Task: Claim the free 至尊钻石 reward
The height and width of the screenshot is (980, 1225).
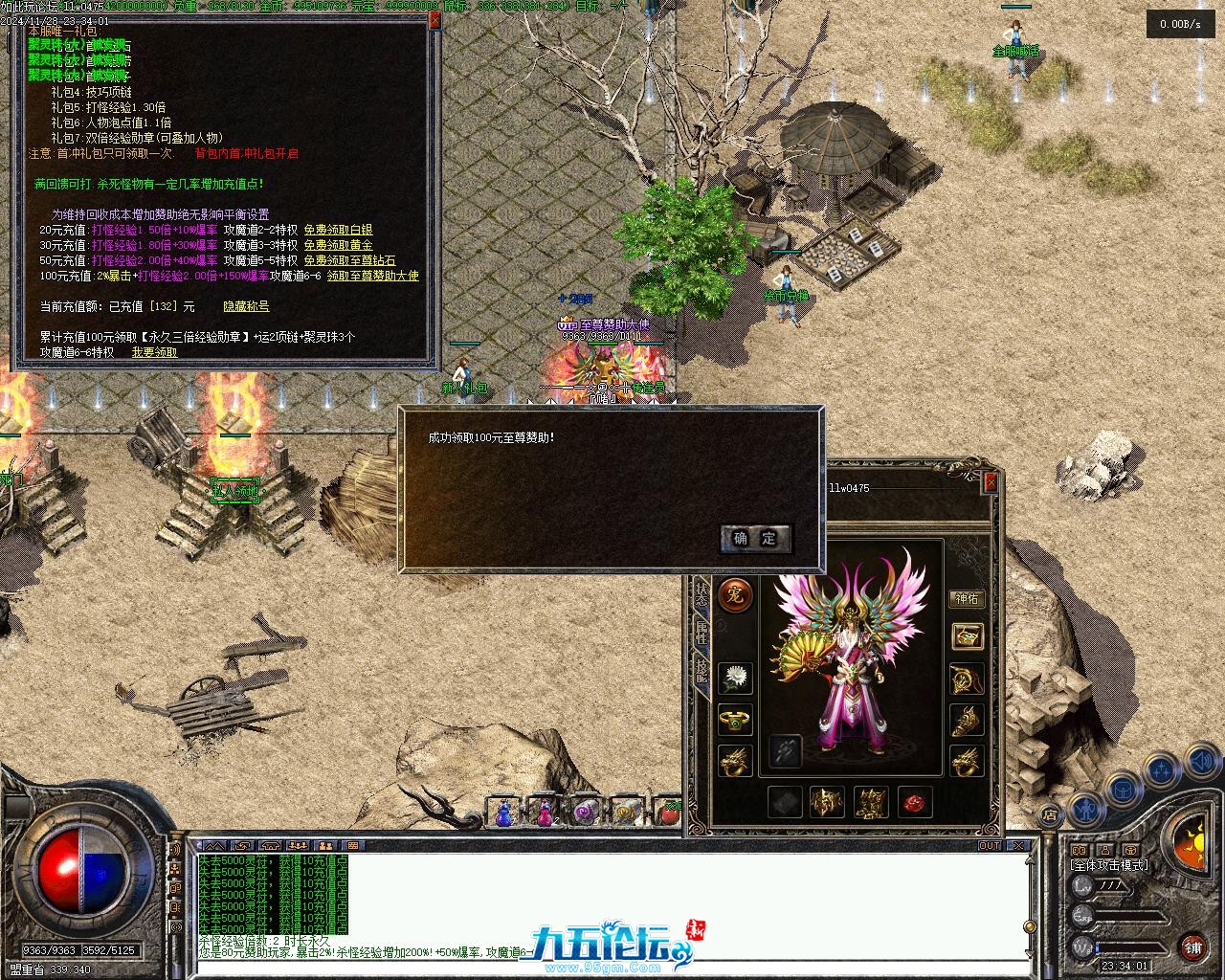Action: 349,260
